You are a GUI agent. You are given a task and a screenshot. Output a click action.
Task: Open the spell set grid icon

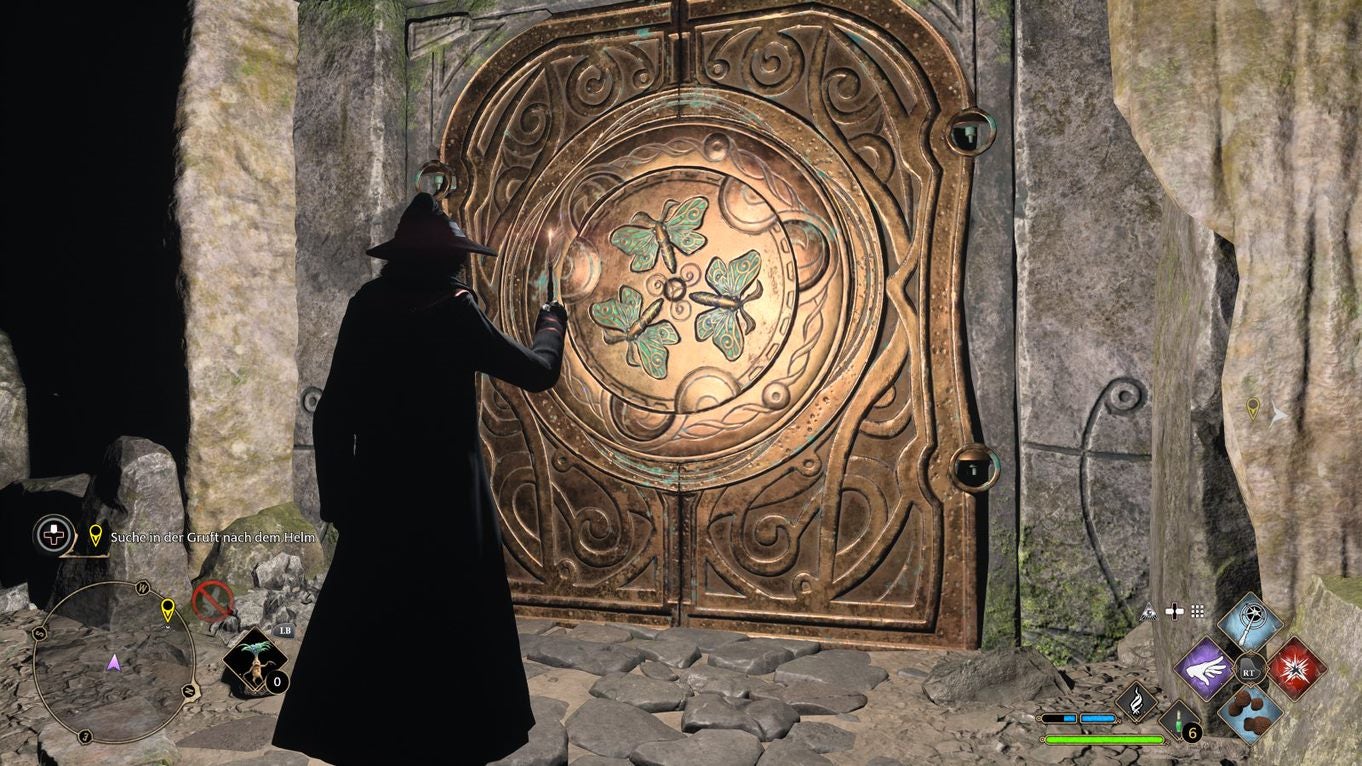(1199, 612)
